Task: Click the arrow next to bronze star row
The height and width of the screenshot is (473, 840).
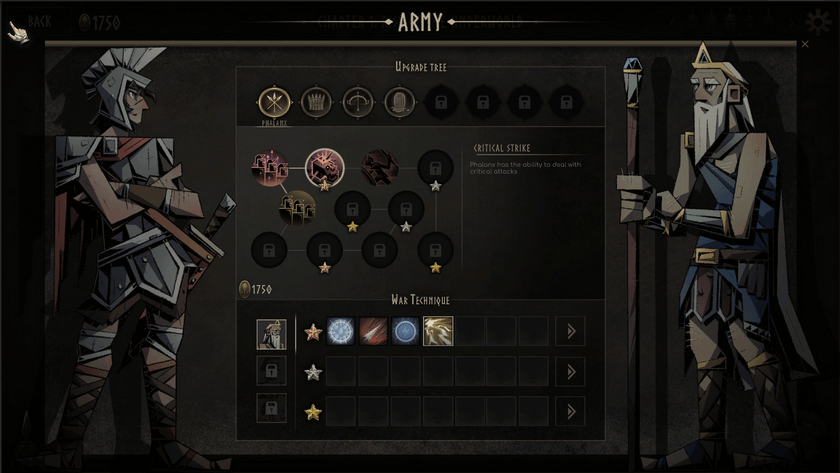Action: 571,331
